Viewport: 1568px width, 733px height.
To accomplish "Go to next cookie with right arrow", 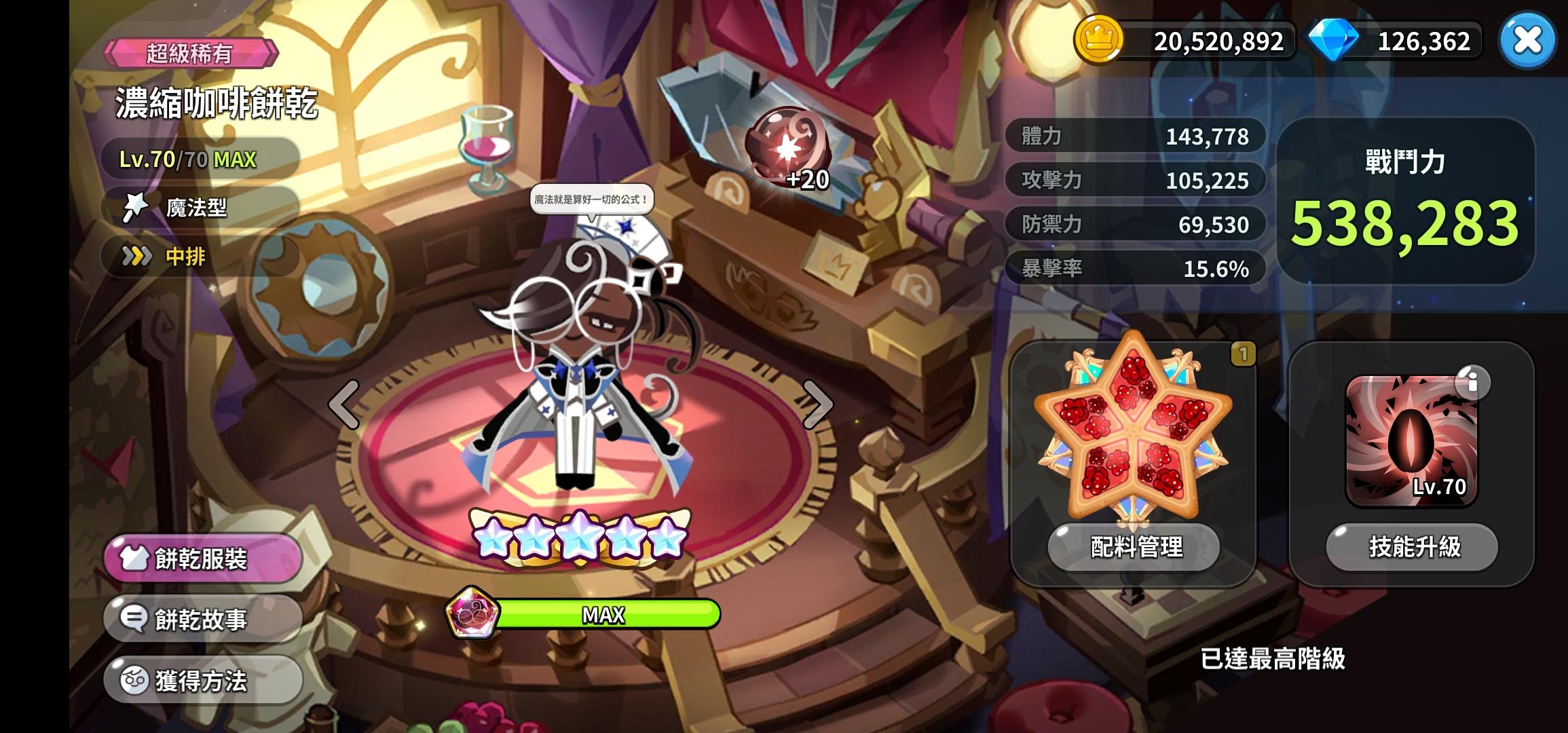I will tap(817, 405).
